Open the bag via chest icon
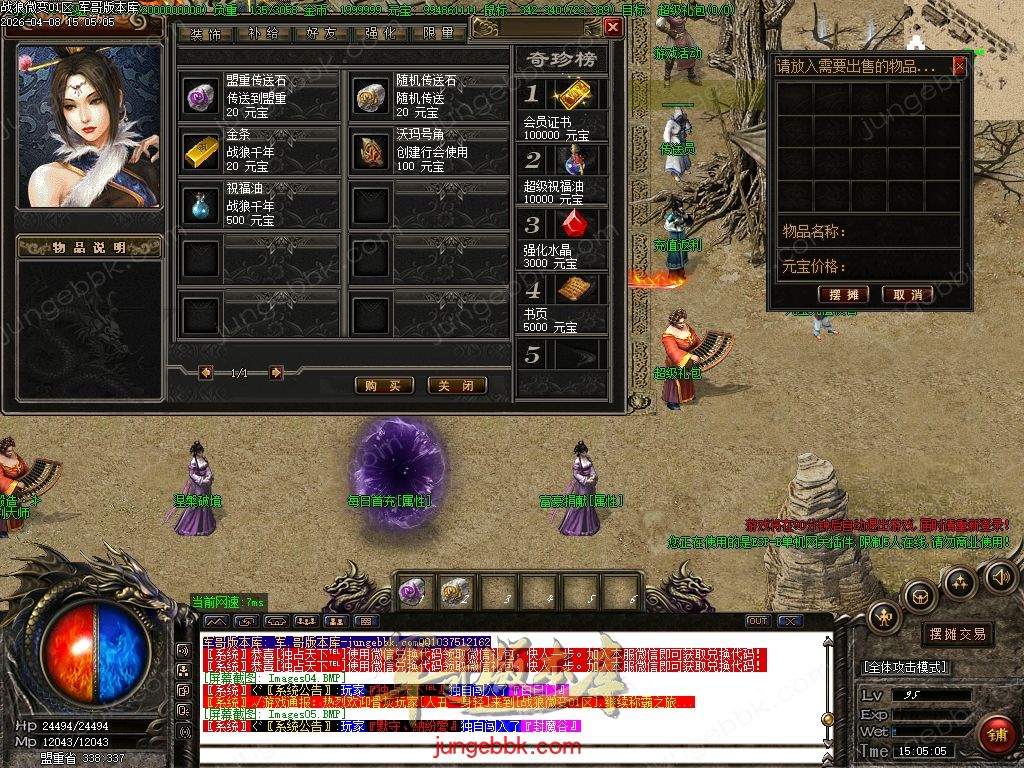The image size is (1024, 768). point(919,597)
